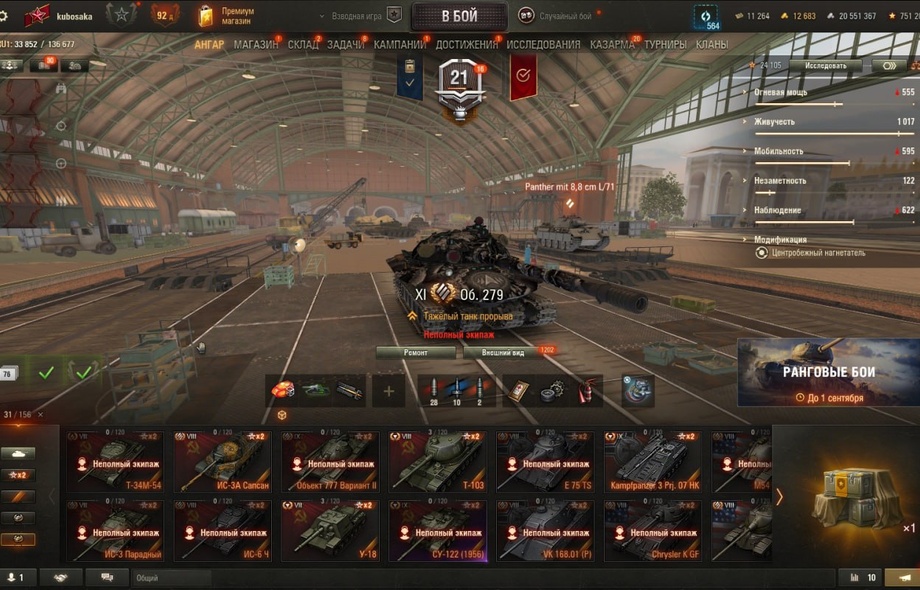Select the Т-103 tank in the carousel
This screenshot has width=920, height=590.
[436, 461]
